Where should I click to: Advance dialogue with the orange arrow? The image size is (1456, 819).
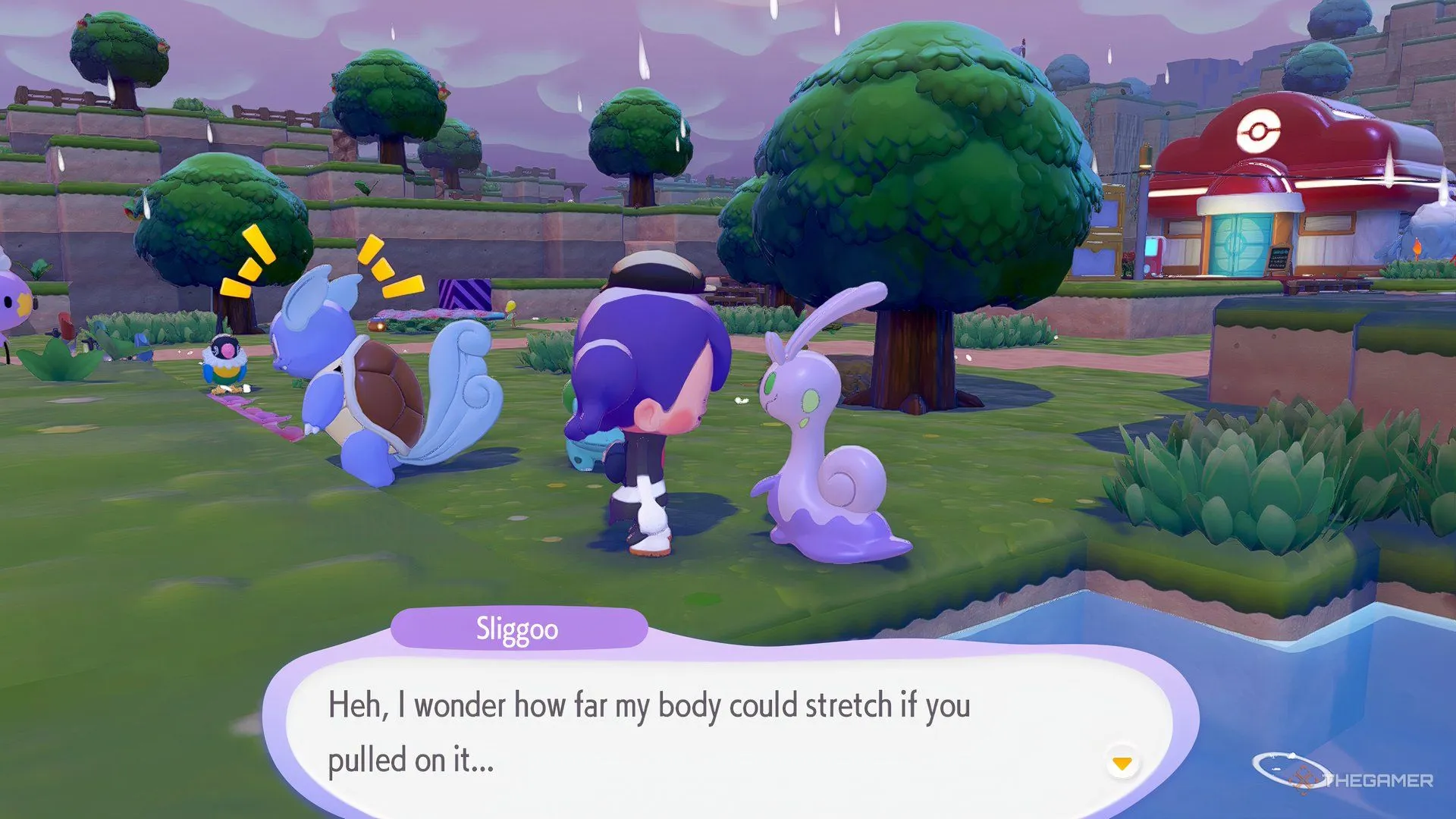click(x=1122, y=763)
